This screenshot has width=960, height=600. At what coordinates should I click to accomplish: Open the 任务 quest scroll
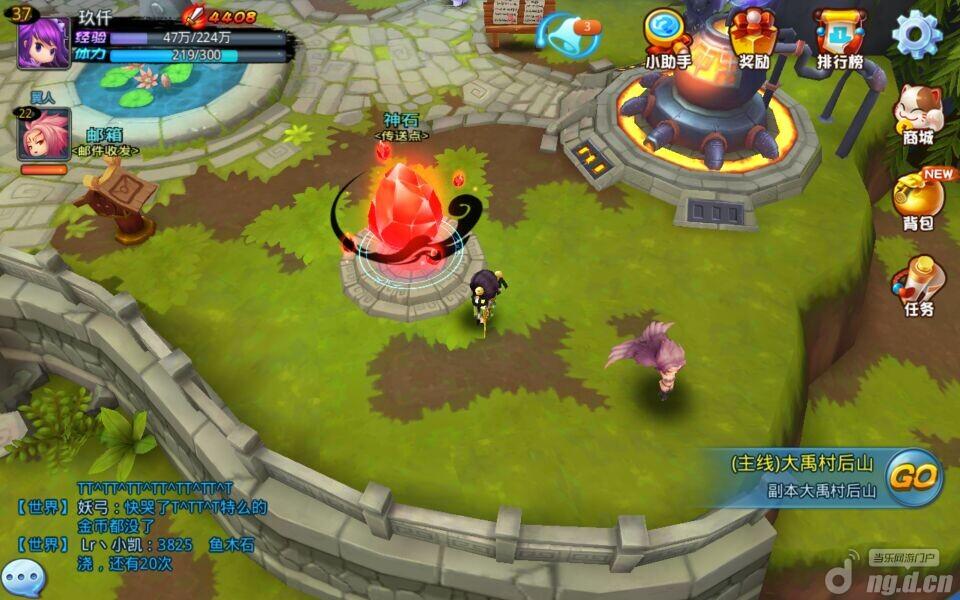(x=917, y=285)
